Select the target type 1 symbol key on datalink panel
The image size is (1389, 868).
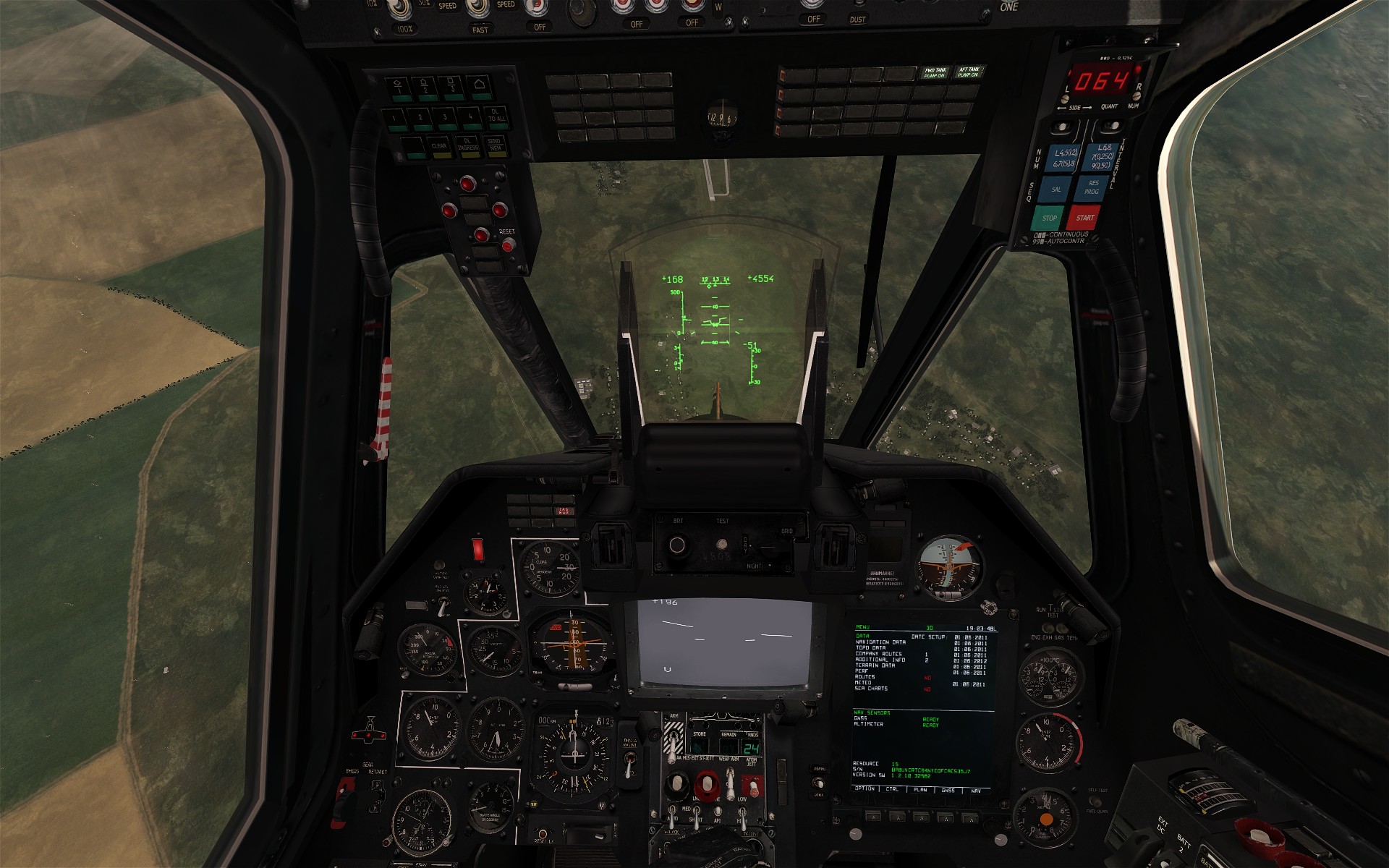(x=398, y=88)
